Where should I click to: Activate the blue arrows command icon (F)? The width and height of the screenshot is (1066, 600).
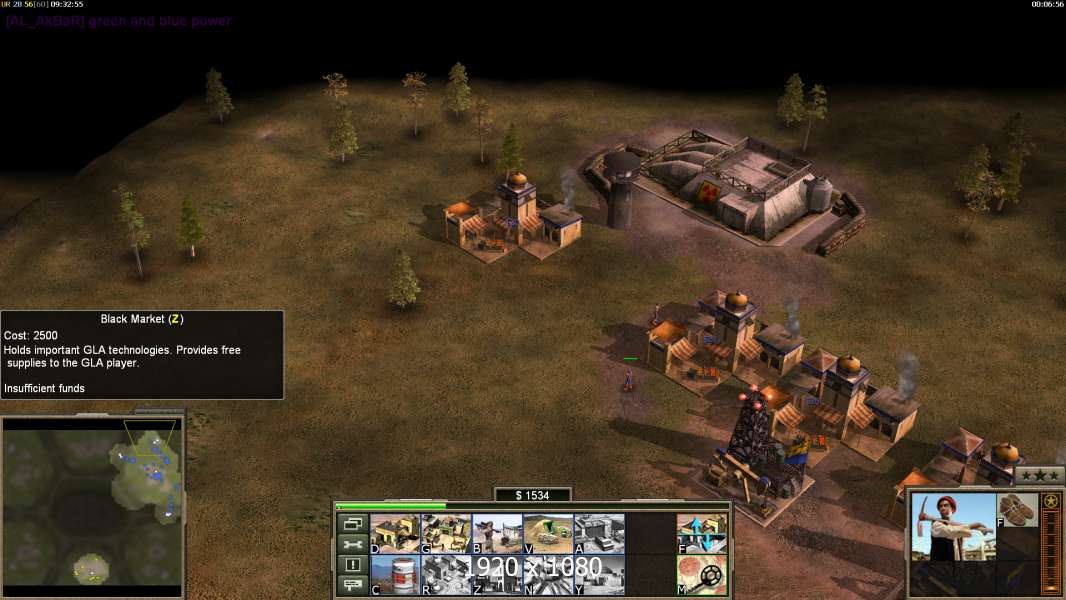point(702,533)
